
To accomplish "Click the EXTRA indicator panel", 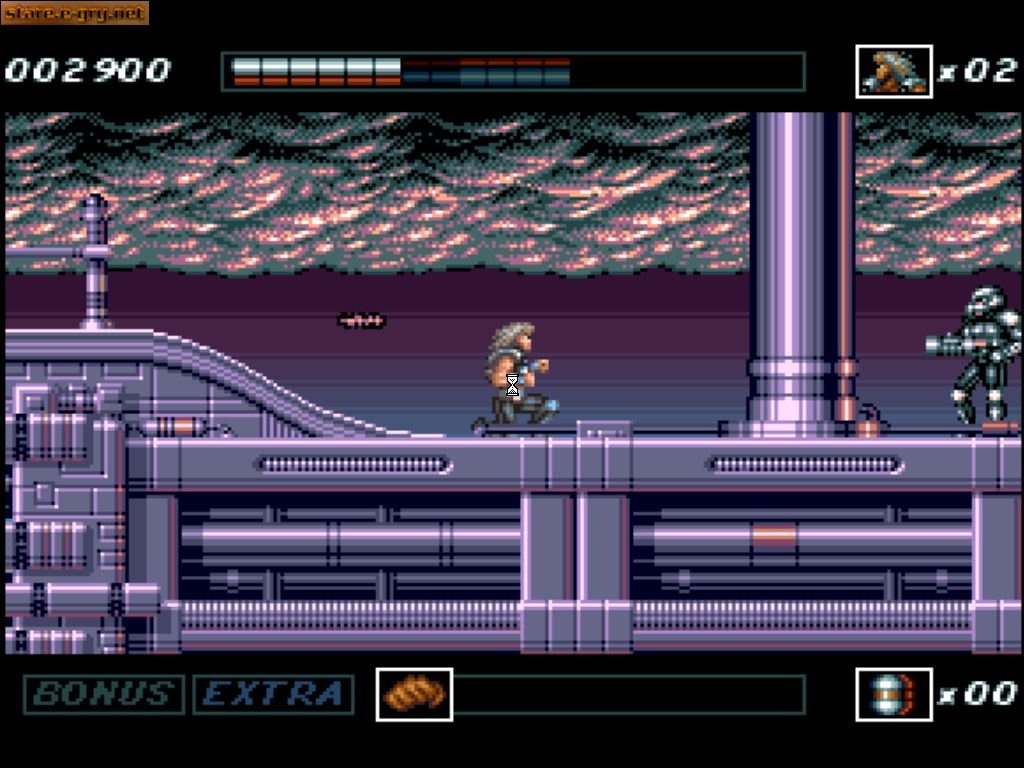I will pyautogui.click(x=273, y=694).
